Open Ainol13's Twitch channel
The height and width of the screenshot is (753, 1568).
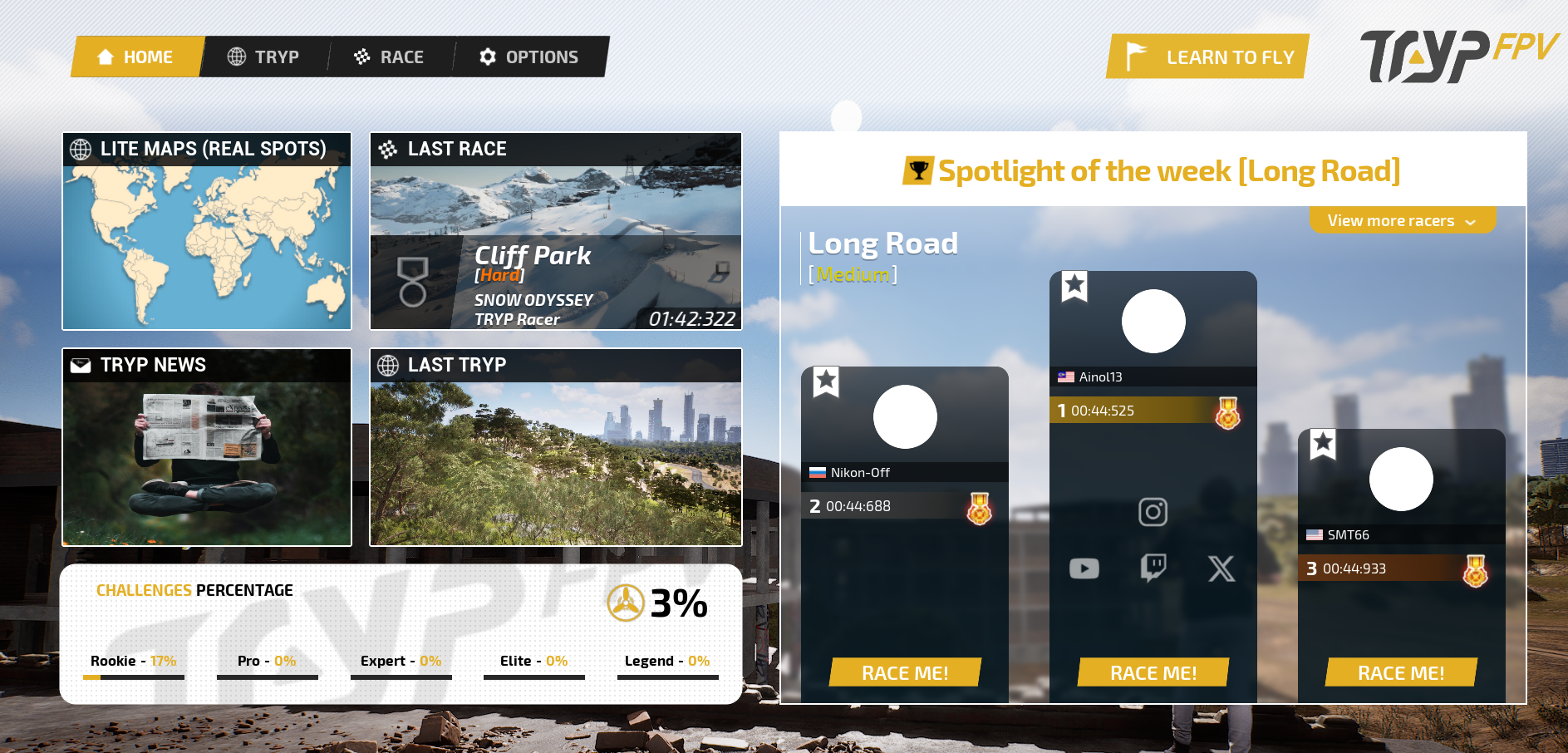tap(1153, 568)
